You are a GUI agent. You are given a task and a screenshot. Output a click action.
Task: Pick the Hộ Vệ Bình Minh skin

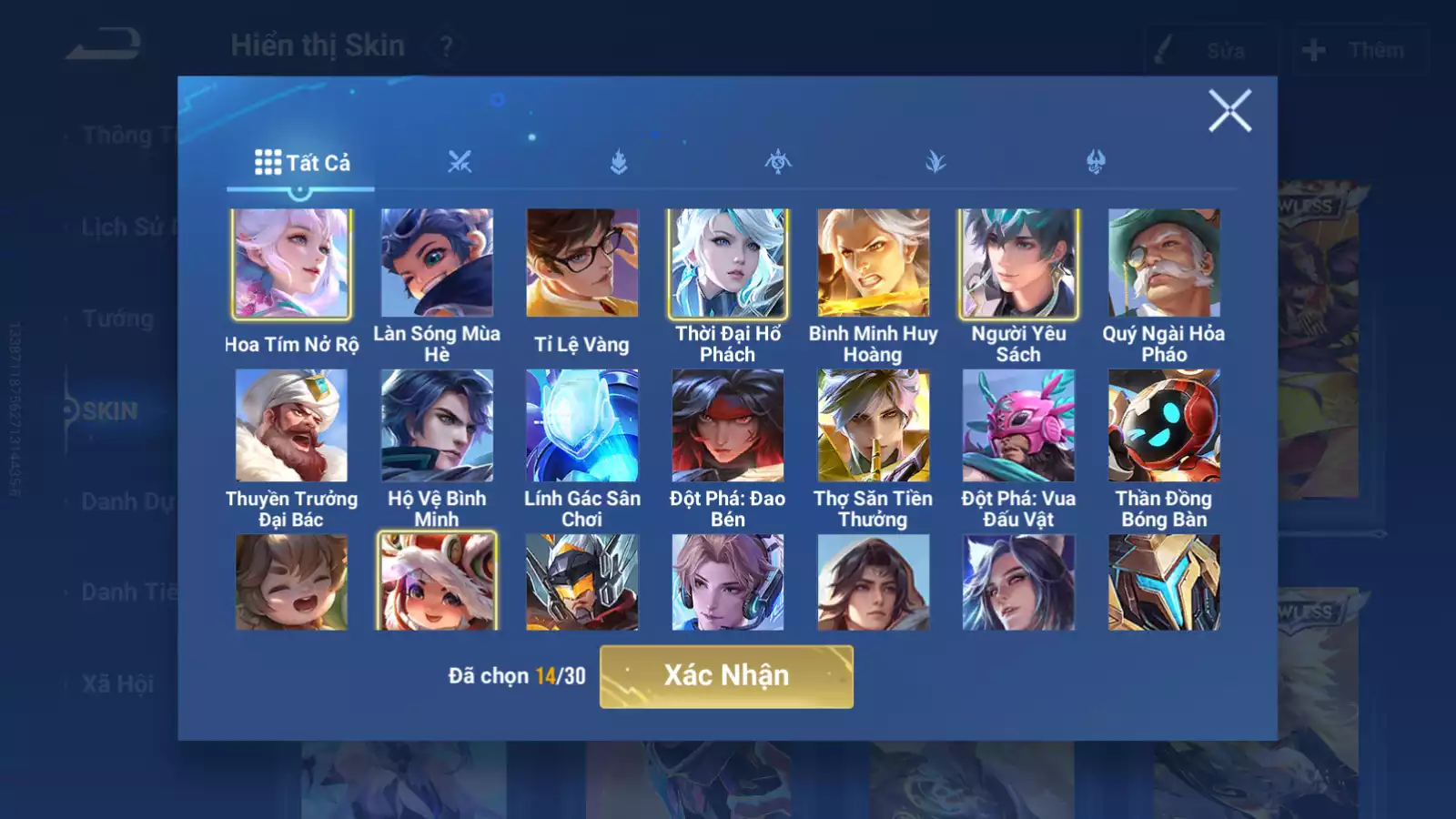(437, 425)
